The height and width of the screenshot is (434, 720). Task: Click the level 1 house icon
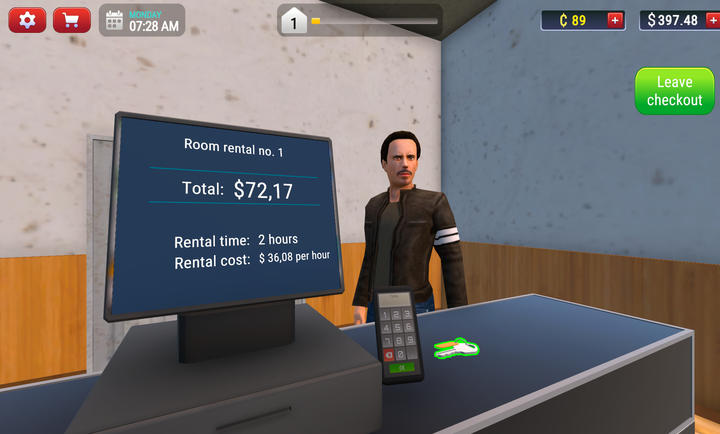coord(294,20)
